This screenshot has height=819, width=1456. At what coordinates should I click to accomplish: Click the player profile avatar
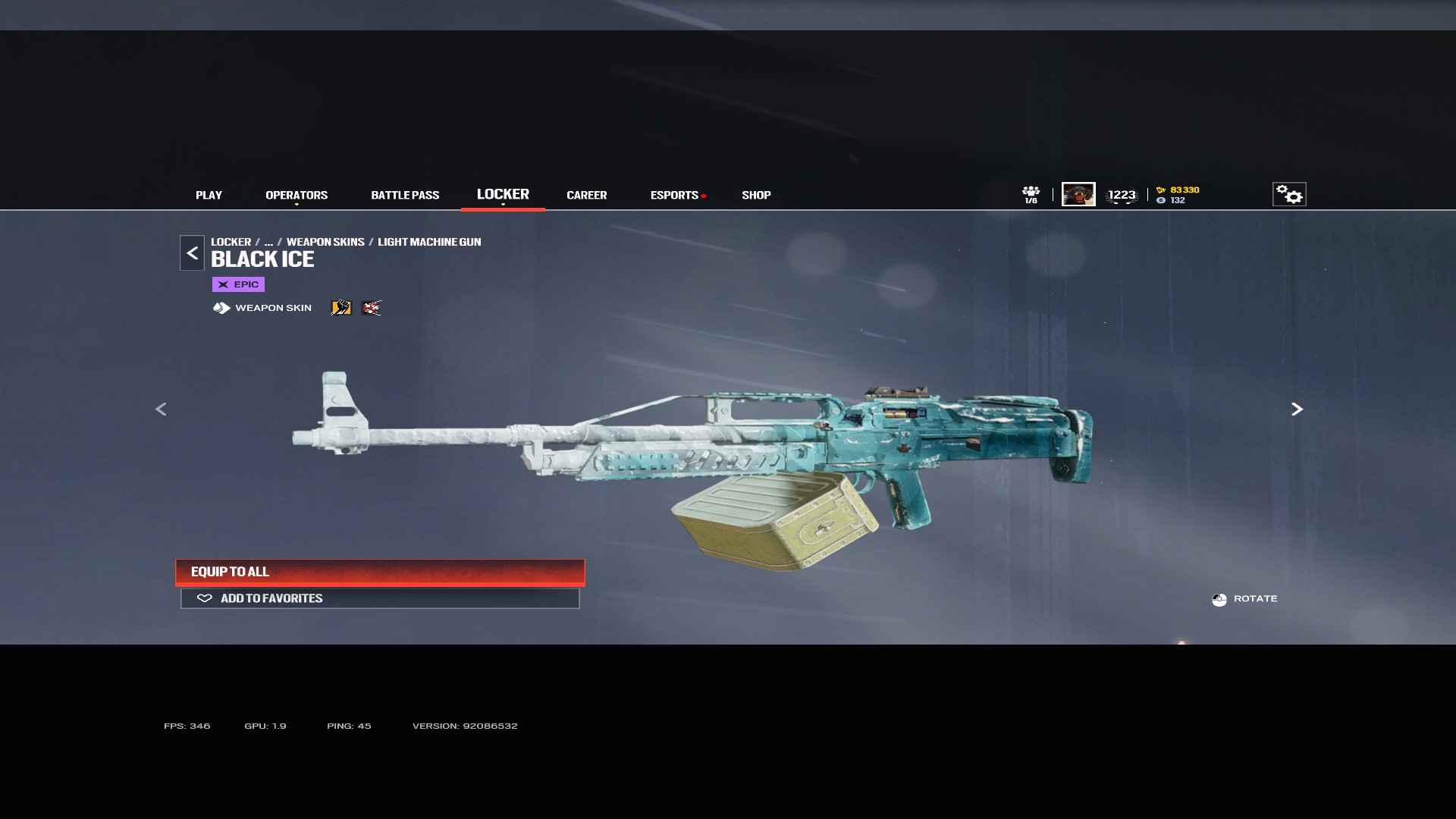click(1078, 194)
